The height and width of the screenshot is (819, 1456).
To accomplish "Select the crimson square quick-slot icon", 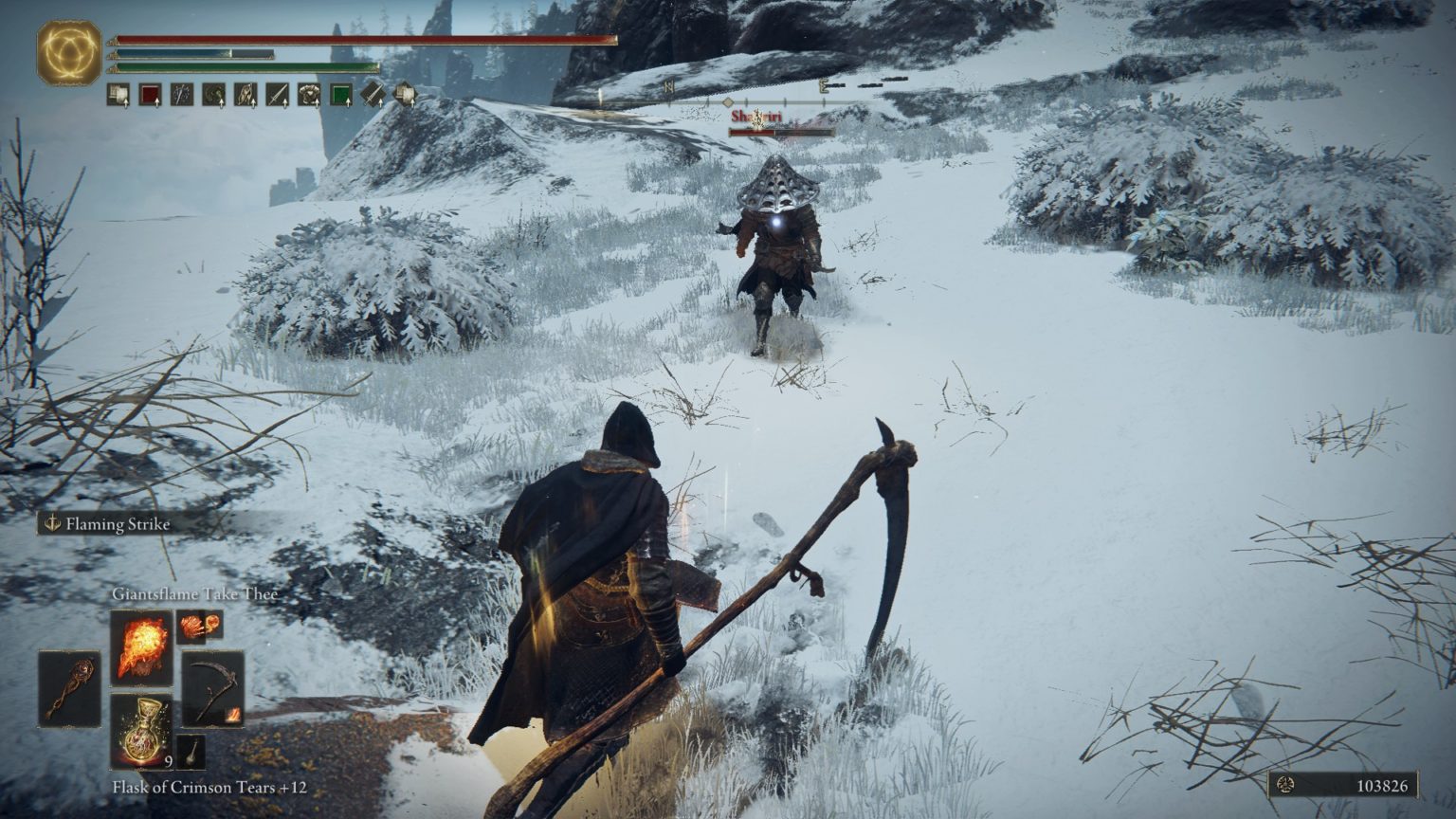I will click(149, 94).
